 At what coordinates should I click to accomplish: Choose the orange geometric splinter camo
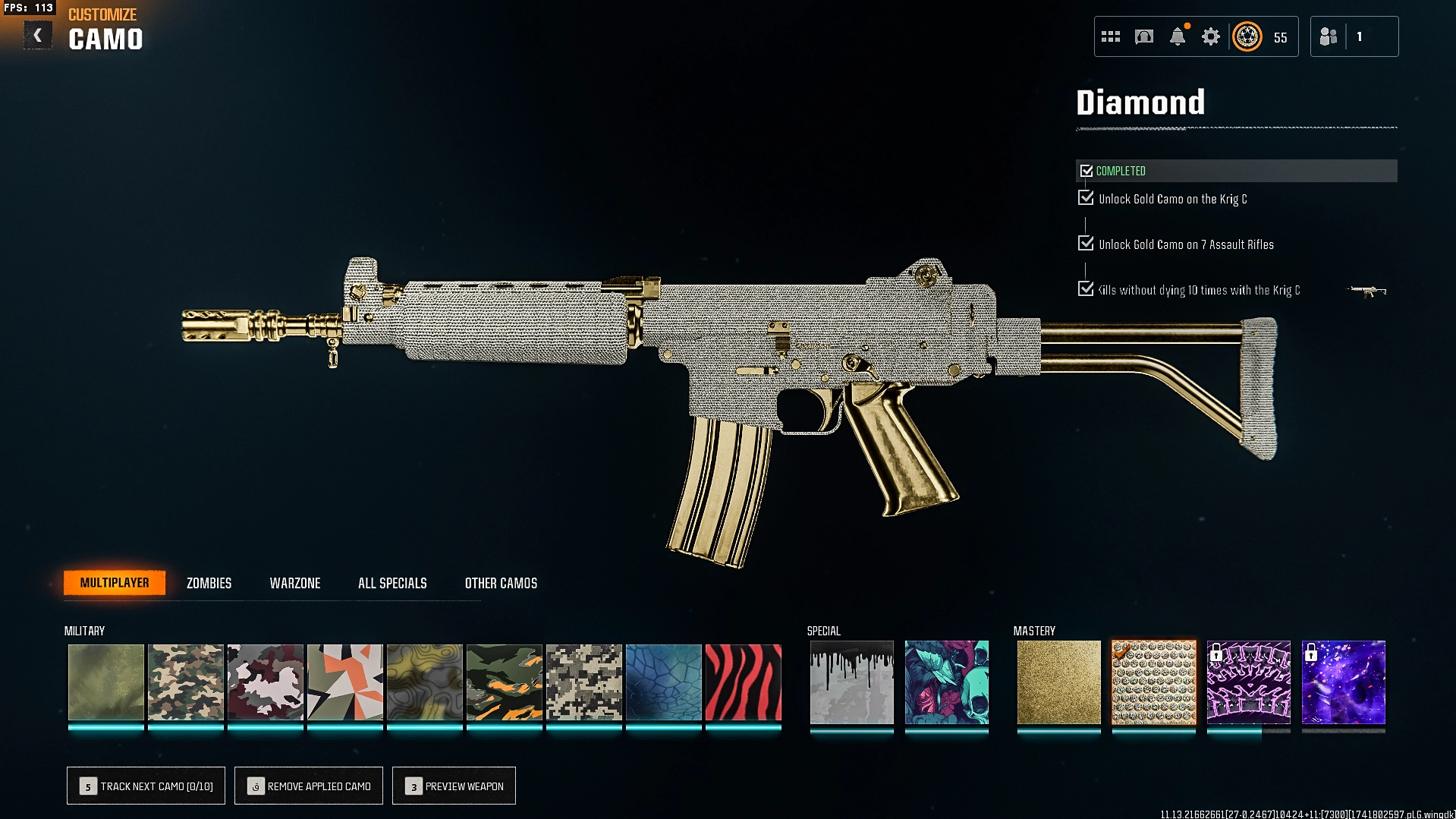[x=345, y=682]
